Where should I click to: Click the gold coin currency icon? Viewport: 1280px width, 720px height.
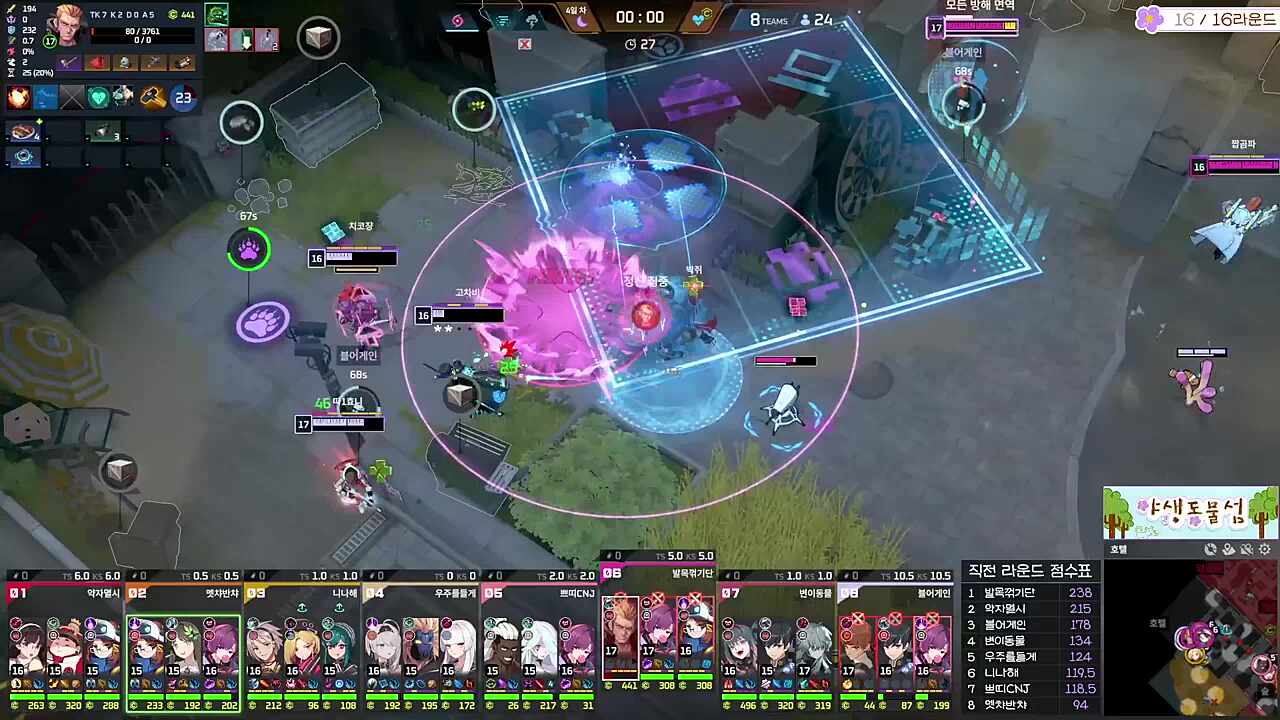coord(174,14)
